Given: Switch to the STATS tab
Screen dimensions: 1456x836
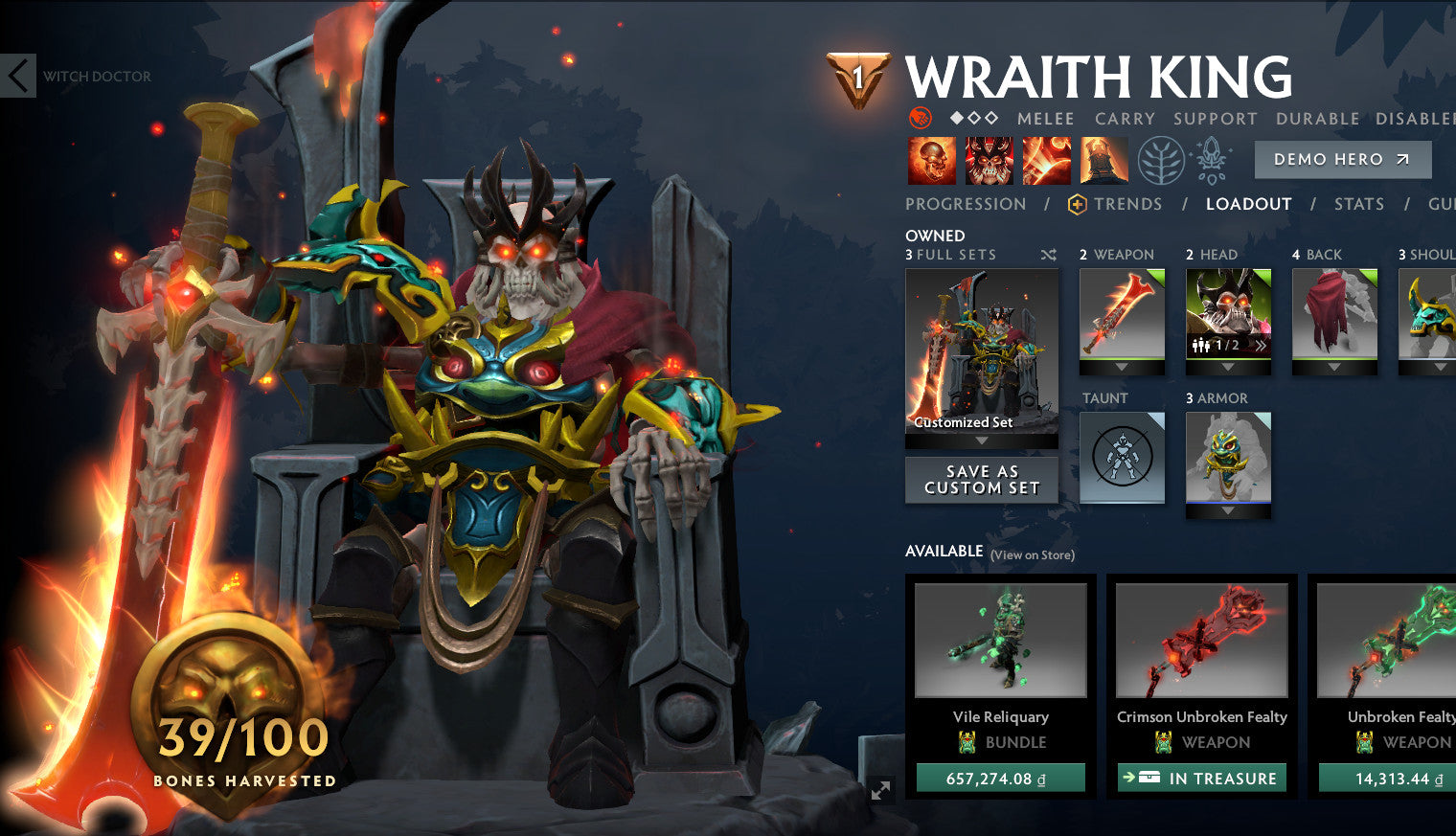Looking at the screenshot, I should pyautogui.click(x=1359, y=203).
